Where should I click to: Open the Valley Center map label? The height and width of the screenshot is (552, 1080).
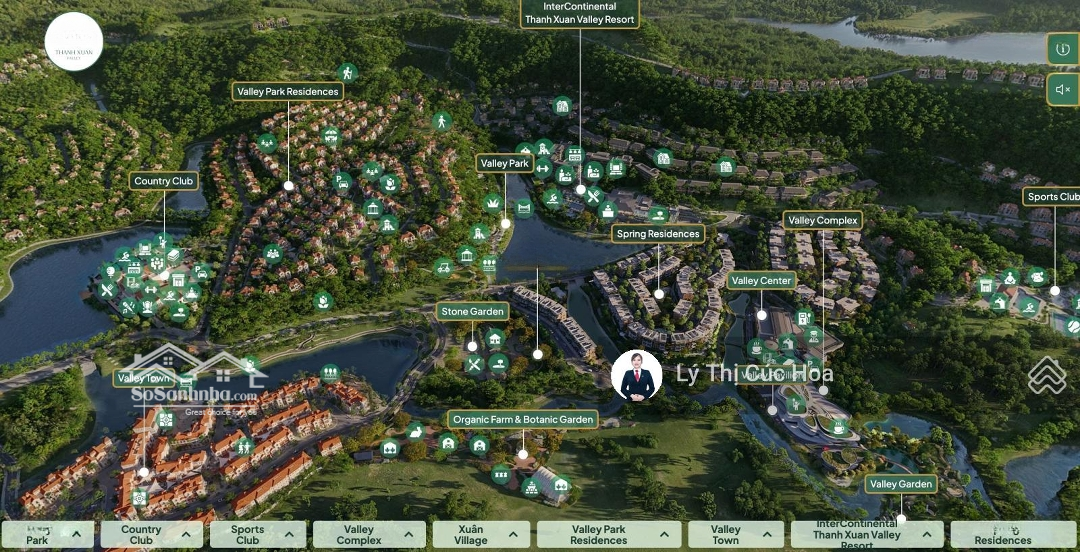click(762, 281)
